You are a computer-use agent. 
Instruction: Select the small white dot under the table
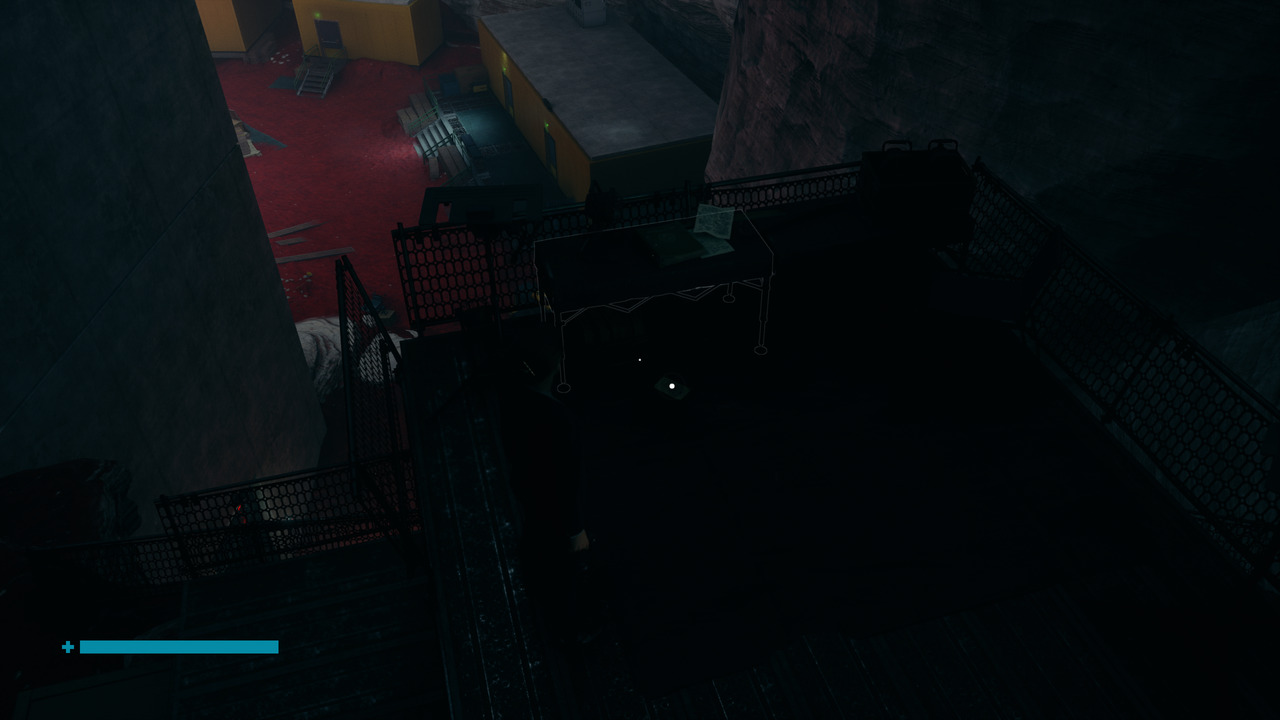tap(638, 359)
